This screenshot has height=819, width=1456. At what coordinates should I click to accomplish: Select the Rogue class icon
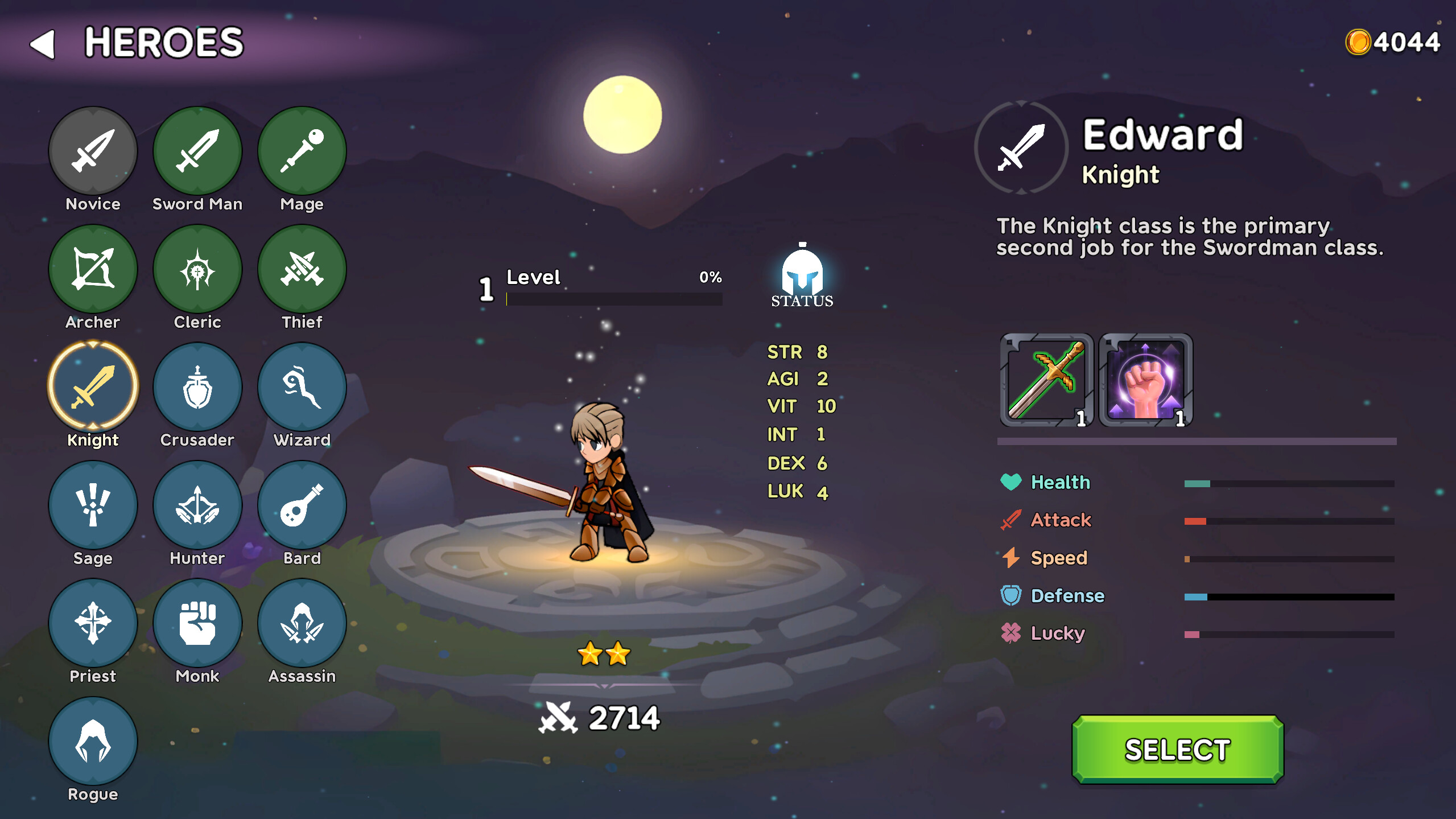(x=93, y=740)
